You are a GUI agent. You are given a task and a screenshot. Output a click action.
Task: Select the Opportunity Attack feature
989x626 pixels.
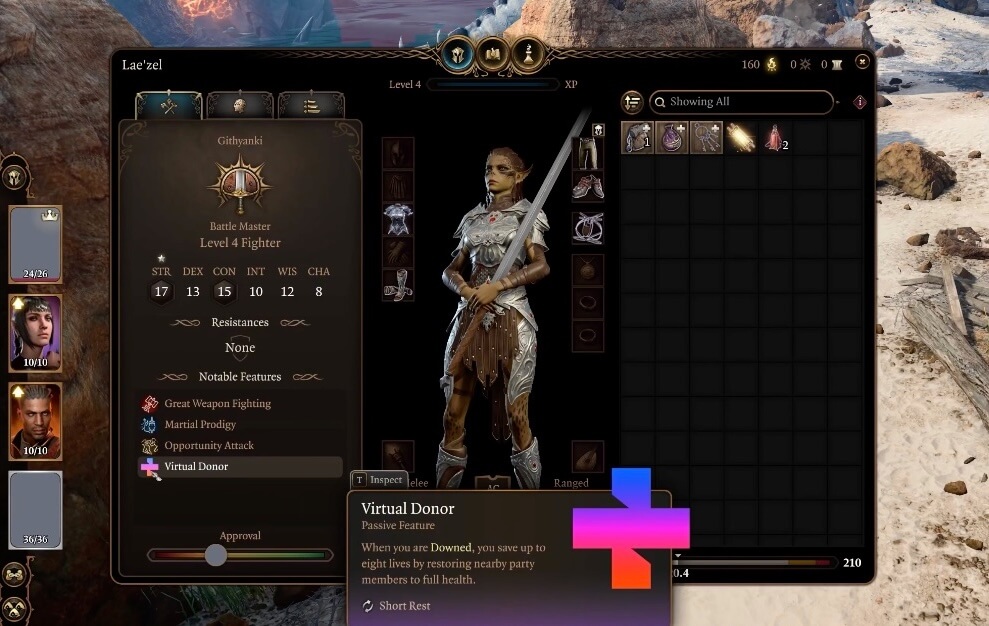pyautogui.click(x=209, y=446)
